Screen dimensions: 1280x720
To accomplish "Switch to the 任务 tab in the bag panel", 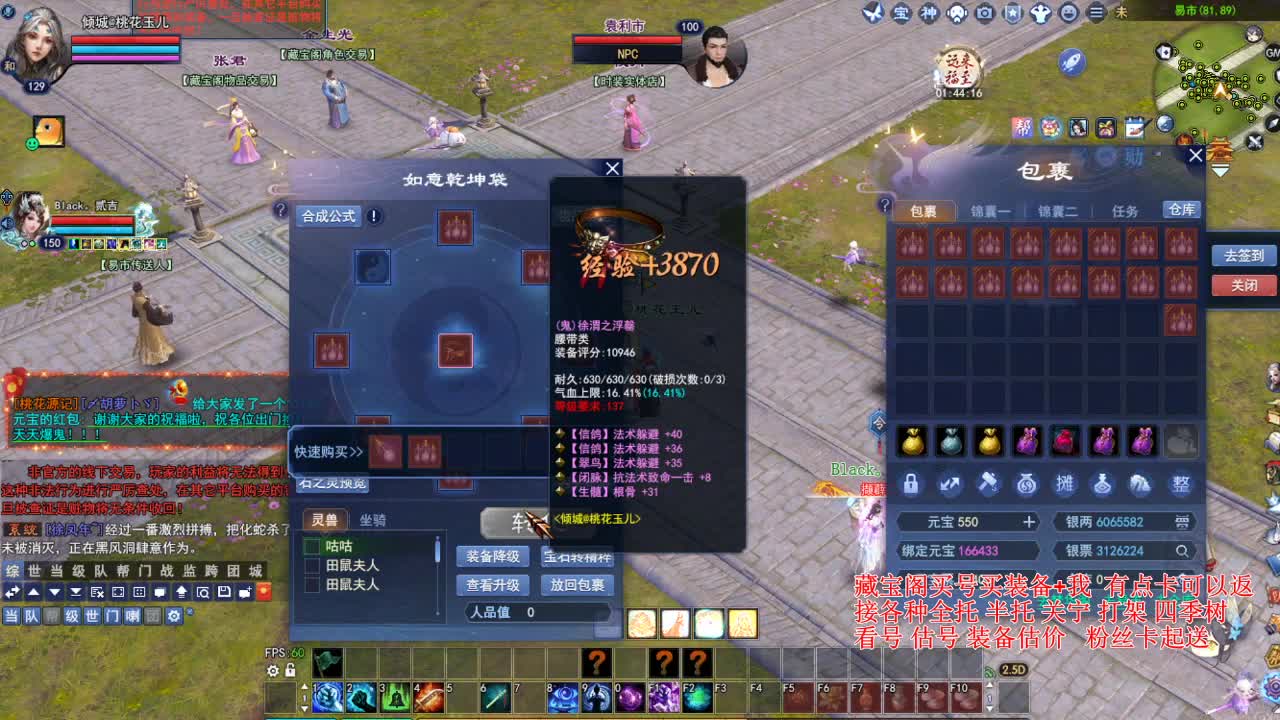I will click(1125, 210).
